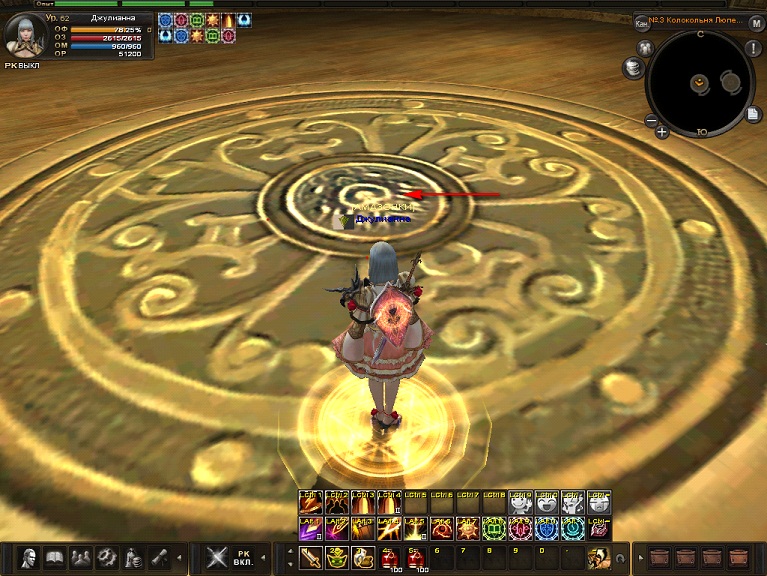The width and height of the screenshot is (767, 576).
Task: Open the channel selector 'Кан.' button
Action: click(641, 23)
